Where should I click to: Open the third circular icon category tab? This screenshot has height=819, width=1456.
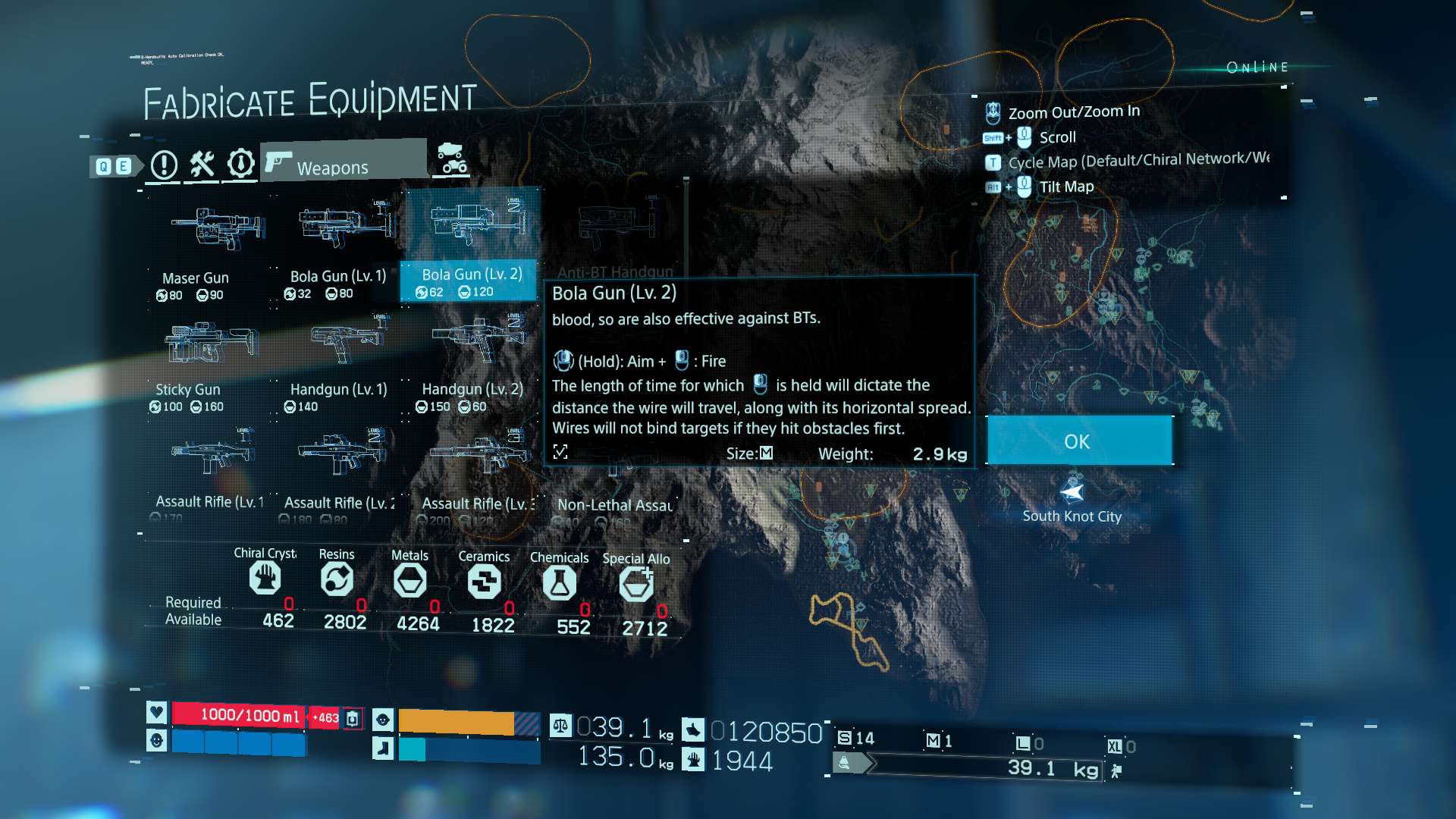[x=241, y=163]
